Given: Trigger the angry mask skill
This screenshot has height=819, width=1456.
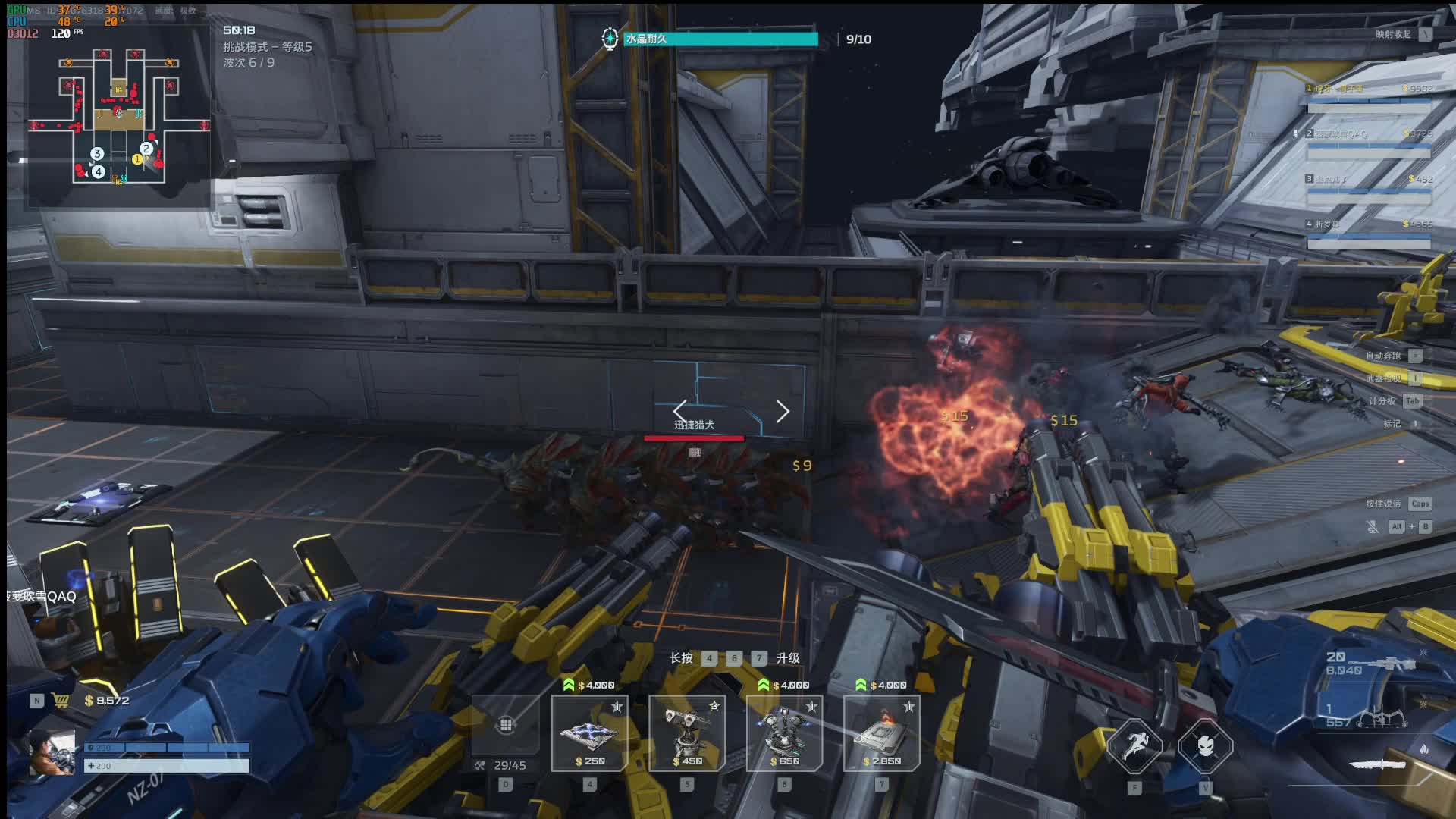Looking at the screenshot, I should [1205, 747].
